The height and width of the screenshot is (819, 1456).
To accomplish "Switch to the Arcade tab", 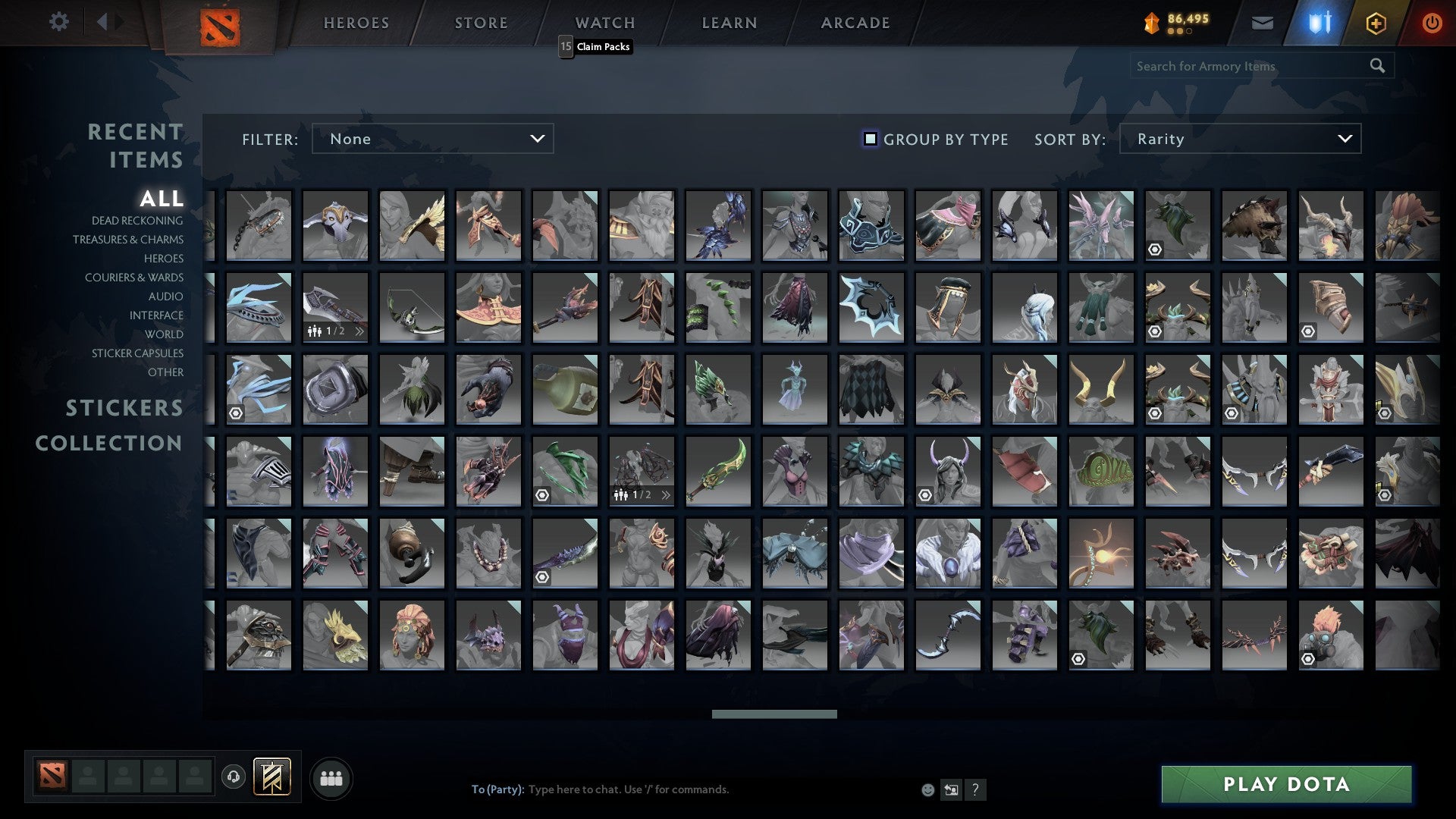I will point(855,22).
